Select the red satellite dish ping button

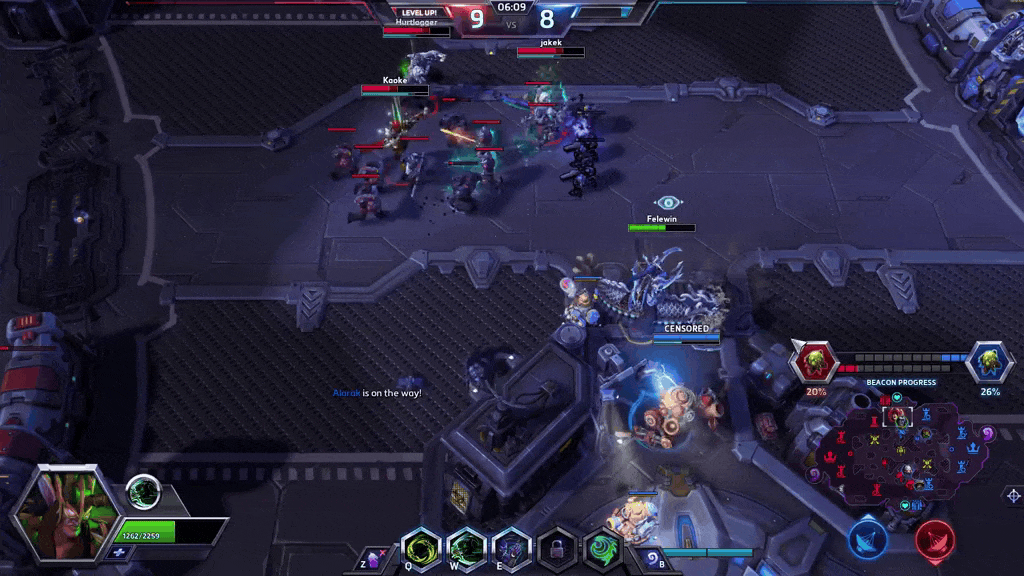coord(935,538)
